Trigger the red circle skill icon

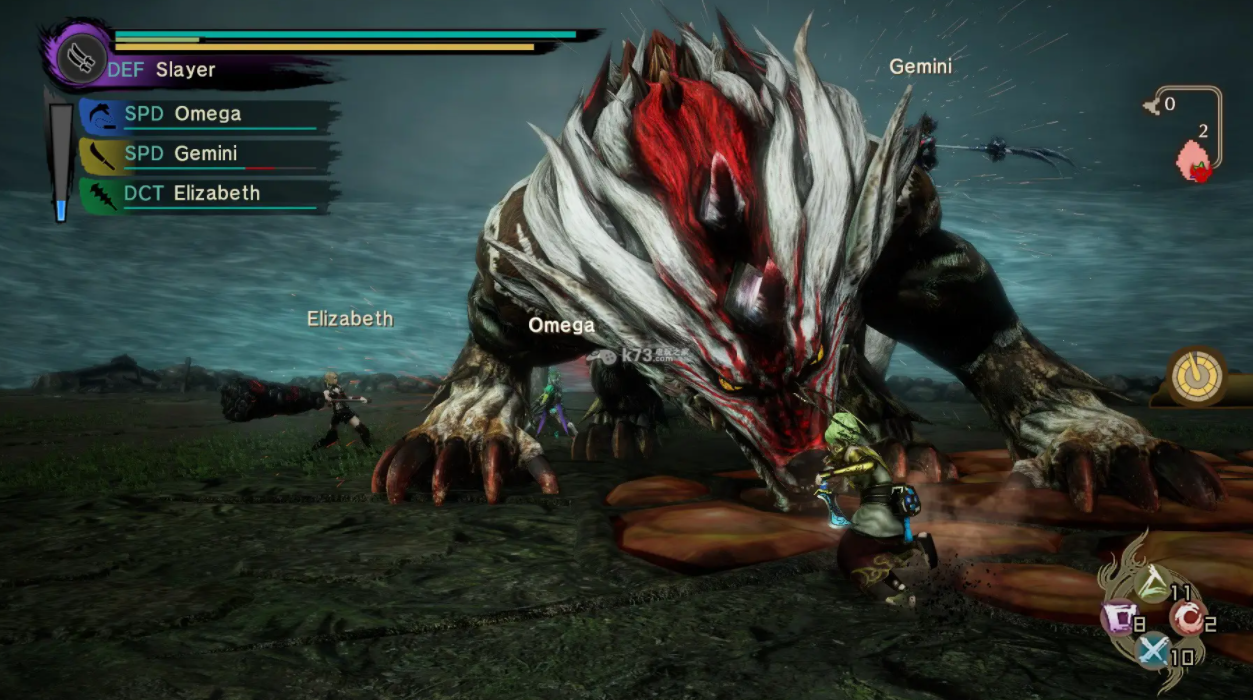[1186, 620]
